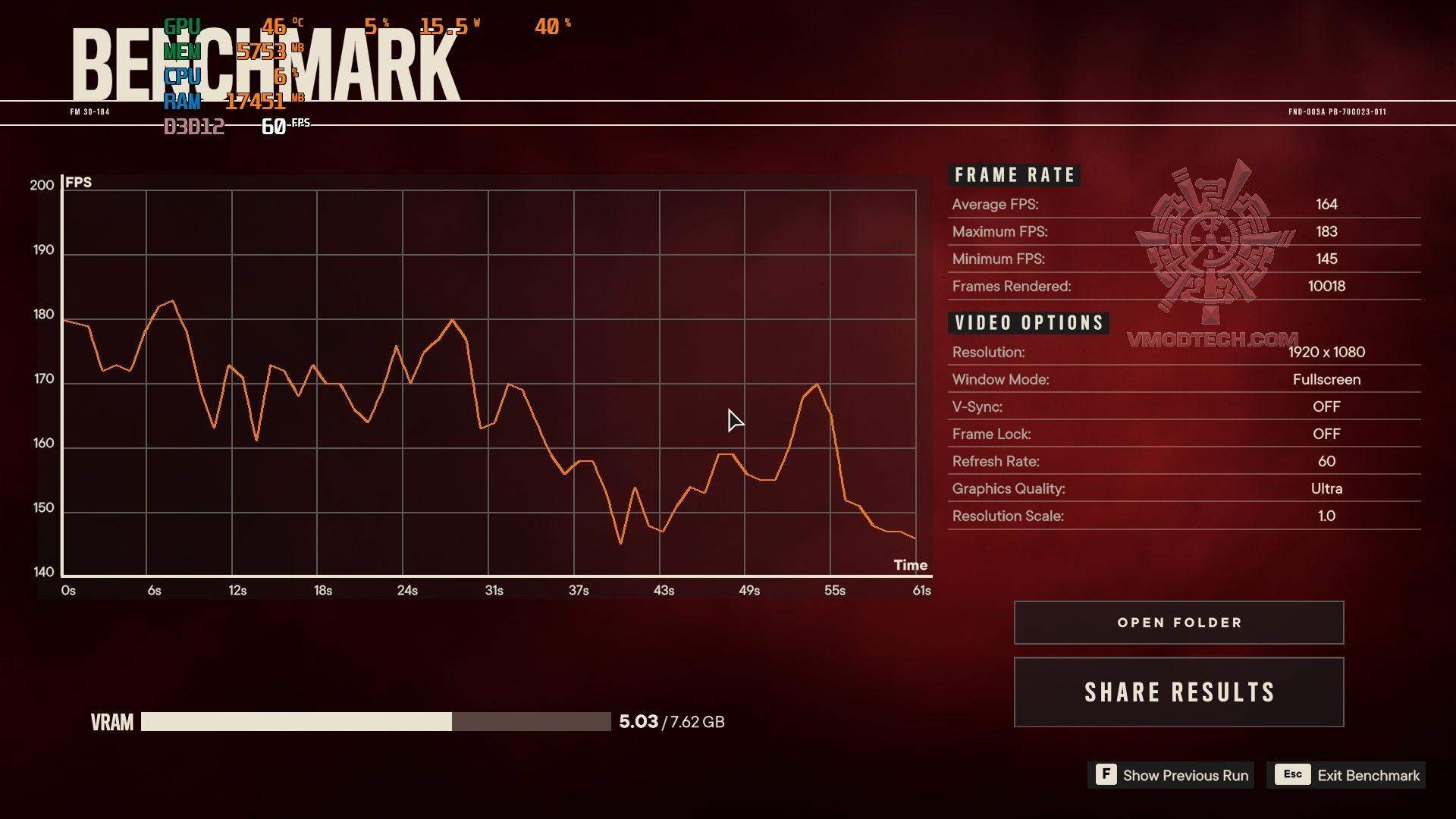The image size is (1456, 819).
Task: Click the Average FPS stat row
Action: (x=1137, y=204)
